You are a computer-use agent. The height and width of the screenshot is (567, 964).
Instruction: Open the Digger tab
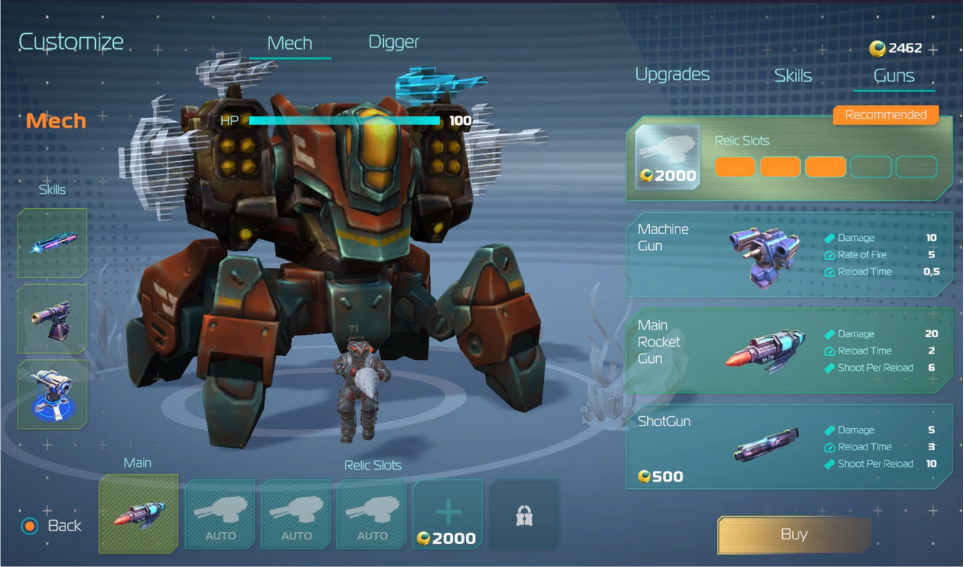click(x=393, y=42)
